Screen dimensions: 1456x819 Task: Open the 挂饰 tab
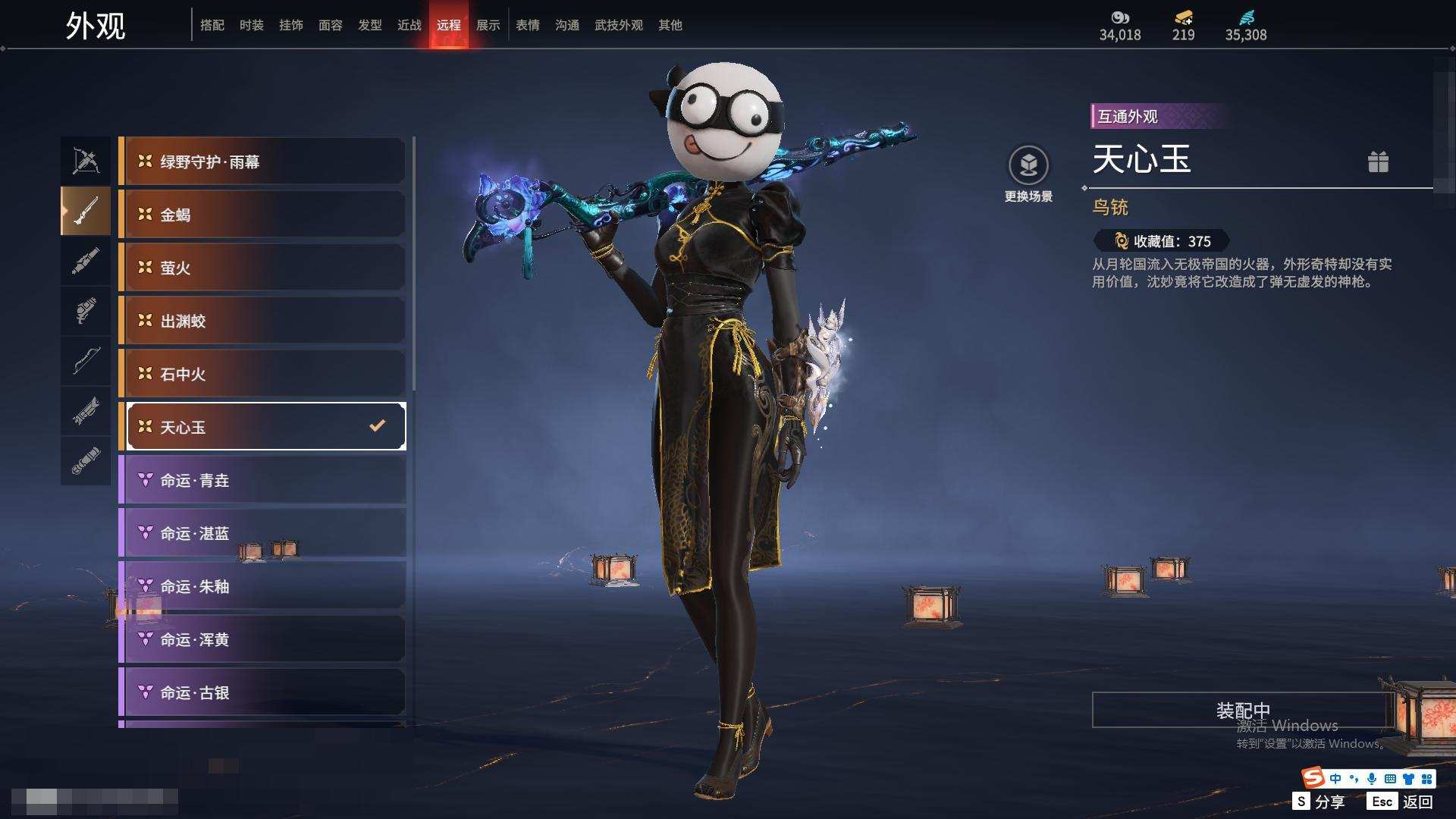point(290,25)
